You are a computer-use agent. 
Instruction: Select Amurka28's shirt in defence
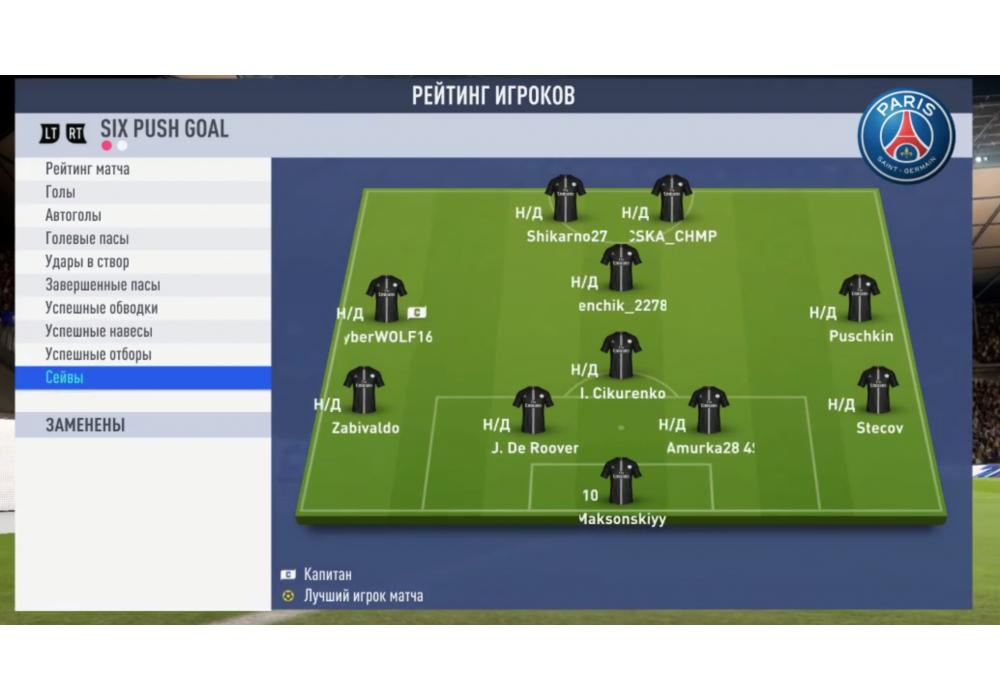(708, 410)
